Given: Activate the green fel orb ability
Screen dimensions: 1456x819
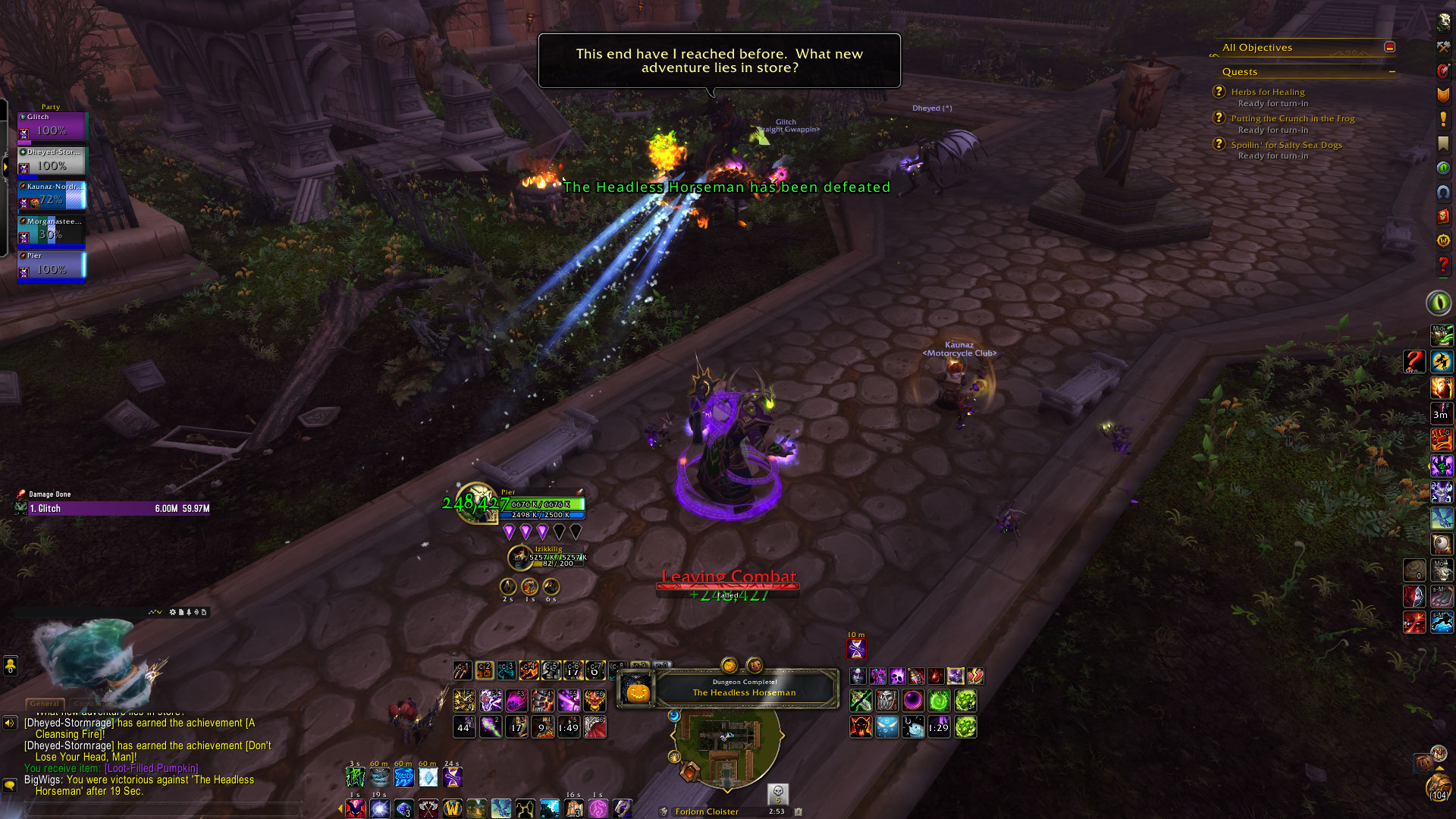Looking at the screenshot, I should [939, 701].
